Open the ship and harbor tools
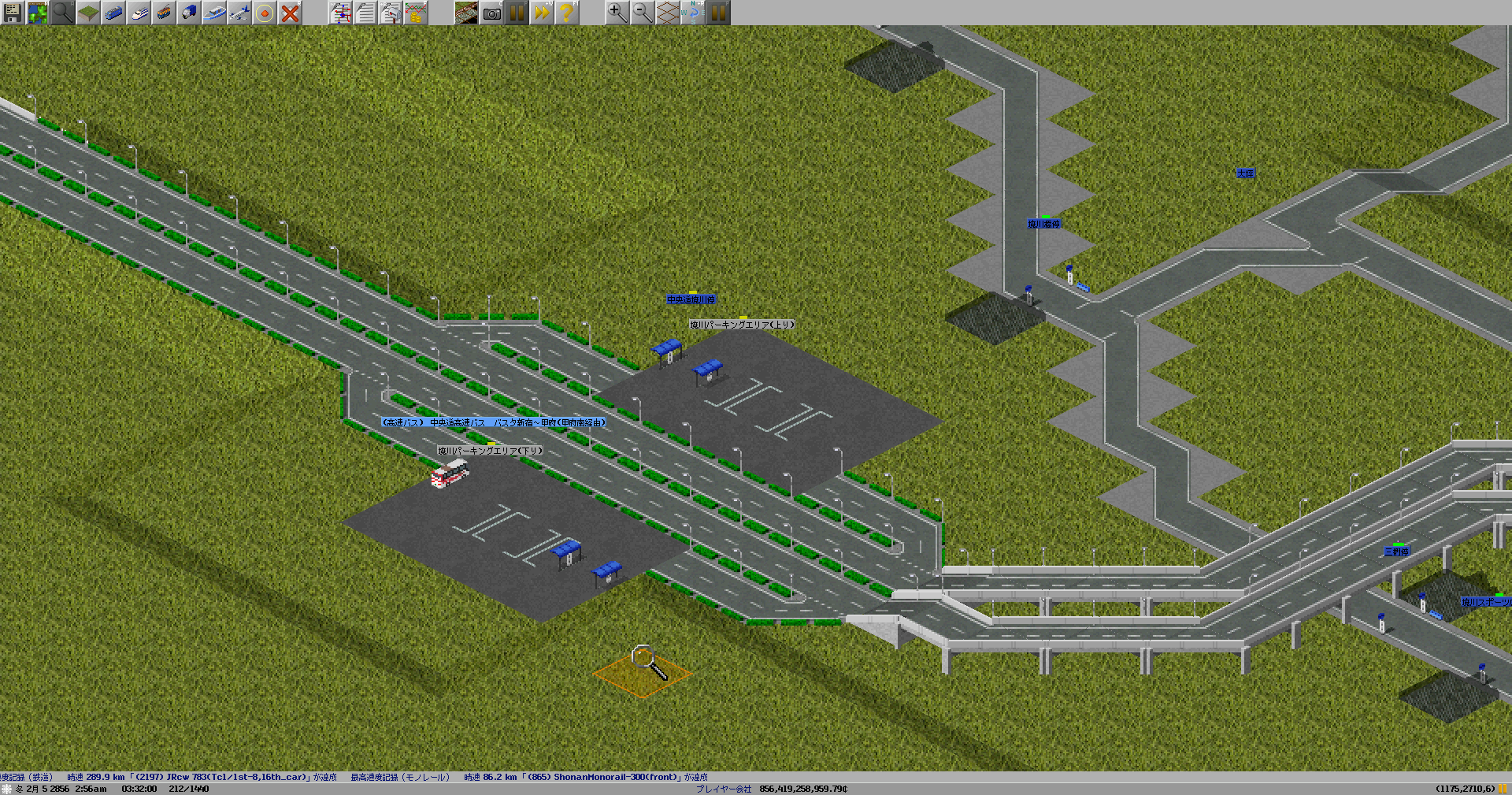This screenshot has height=795, width=1512. coord(213,13)
